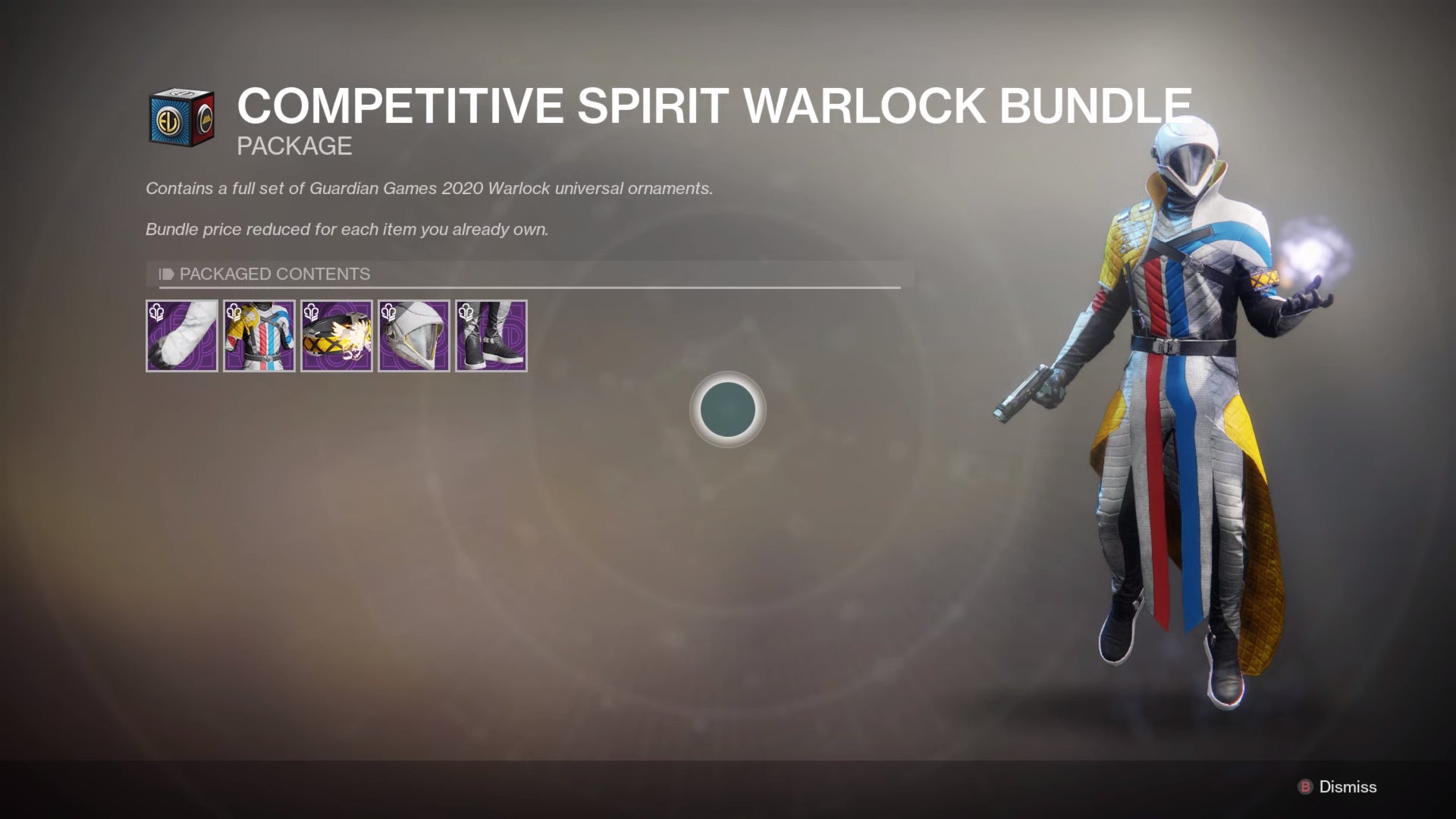This screenshot has height=819, width=1456.
Task: Click the Package subtitle text
Action: 293,146
